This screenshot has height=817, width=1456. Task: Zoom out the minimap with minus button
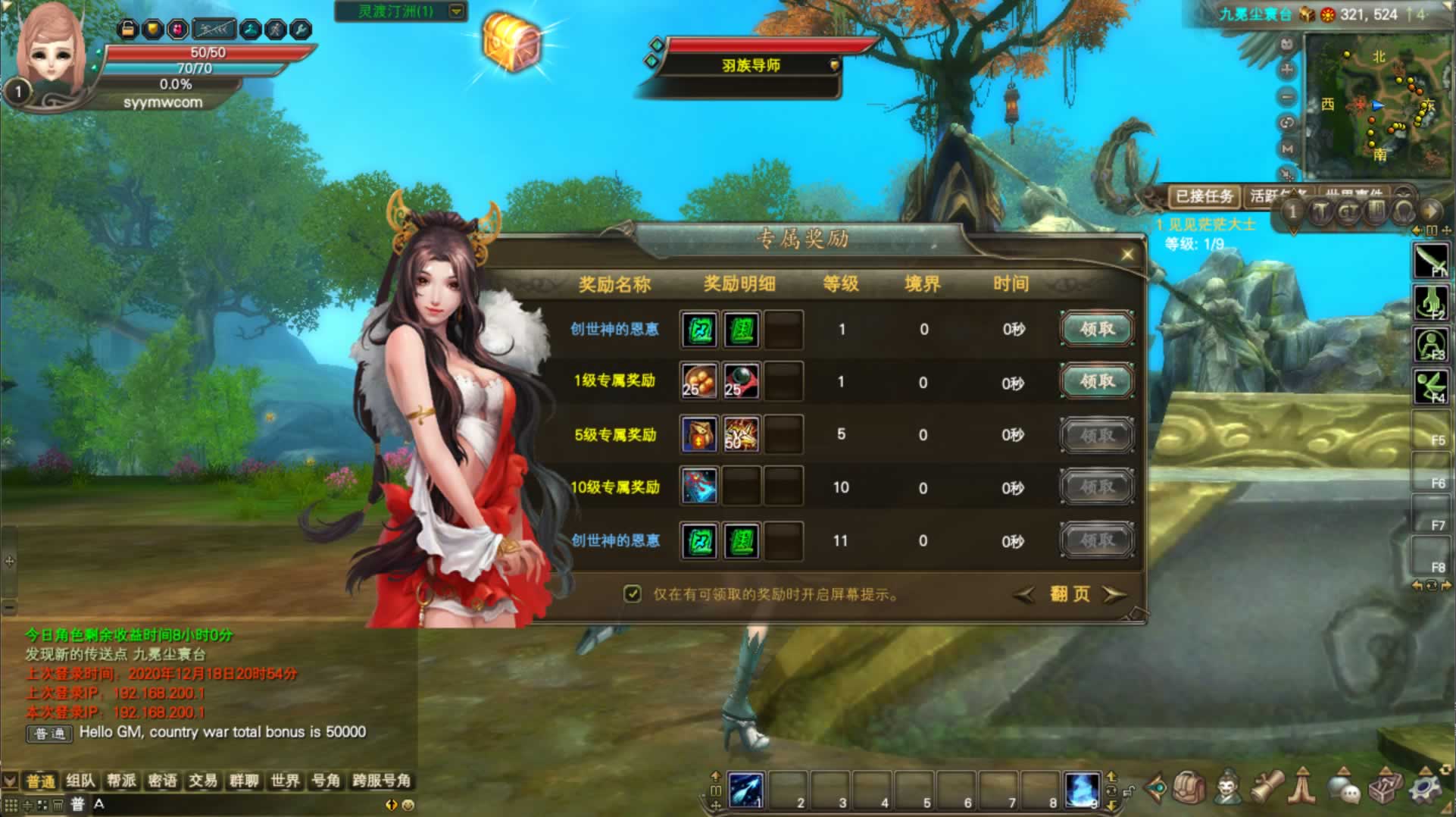[1287, 97]
